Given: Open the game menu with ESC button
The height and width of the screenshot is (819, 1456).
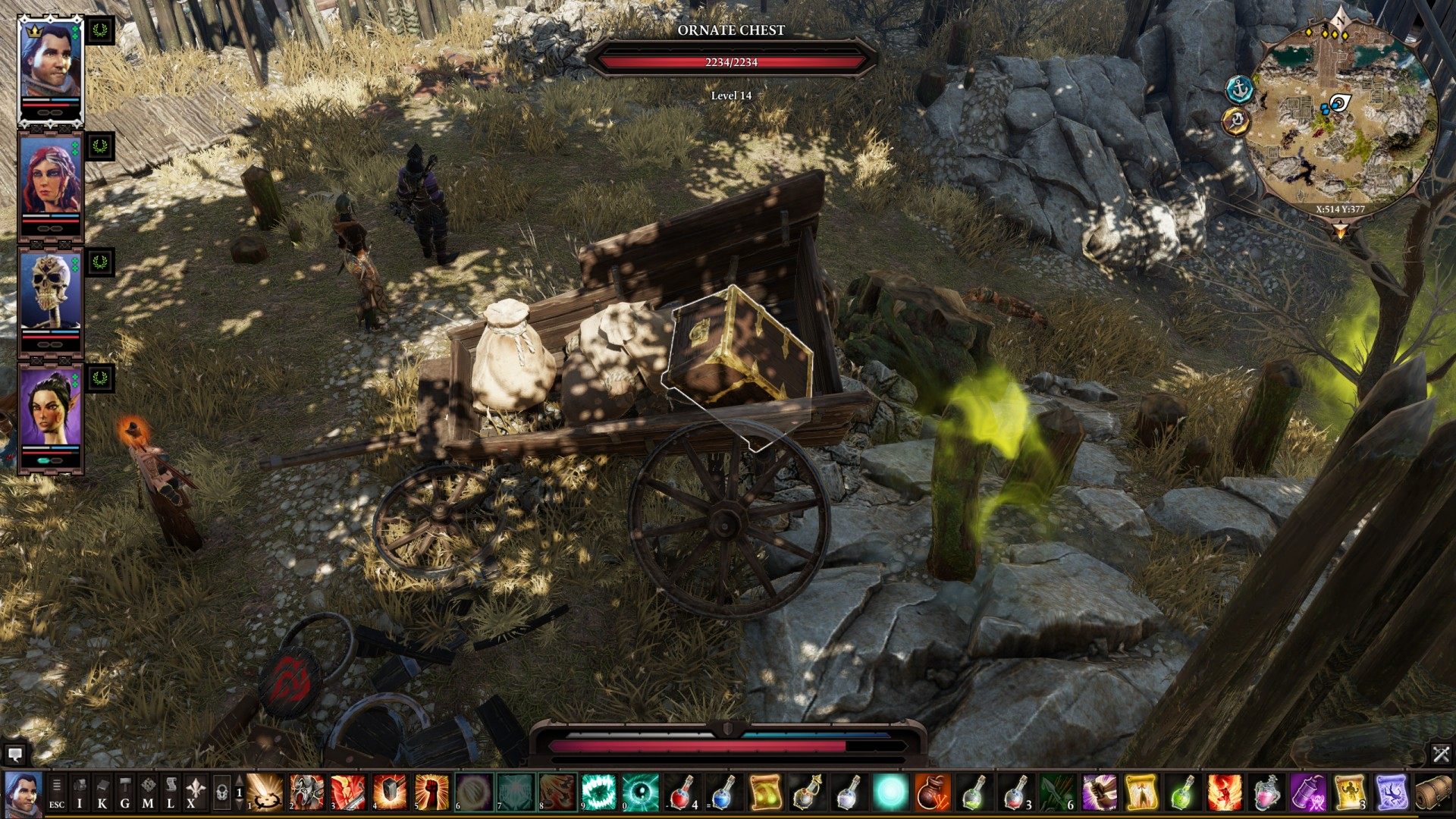Looking at the screenshot, I should [57, 792].
